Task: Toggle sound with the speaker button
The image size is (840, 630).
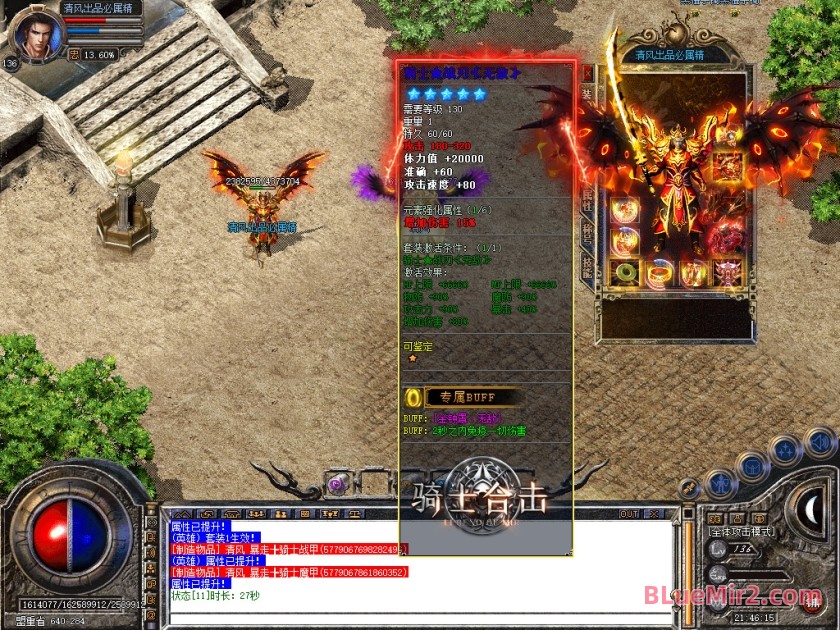Action: click(820, 441)
